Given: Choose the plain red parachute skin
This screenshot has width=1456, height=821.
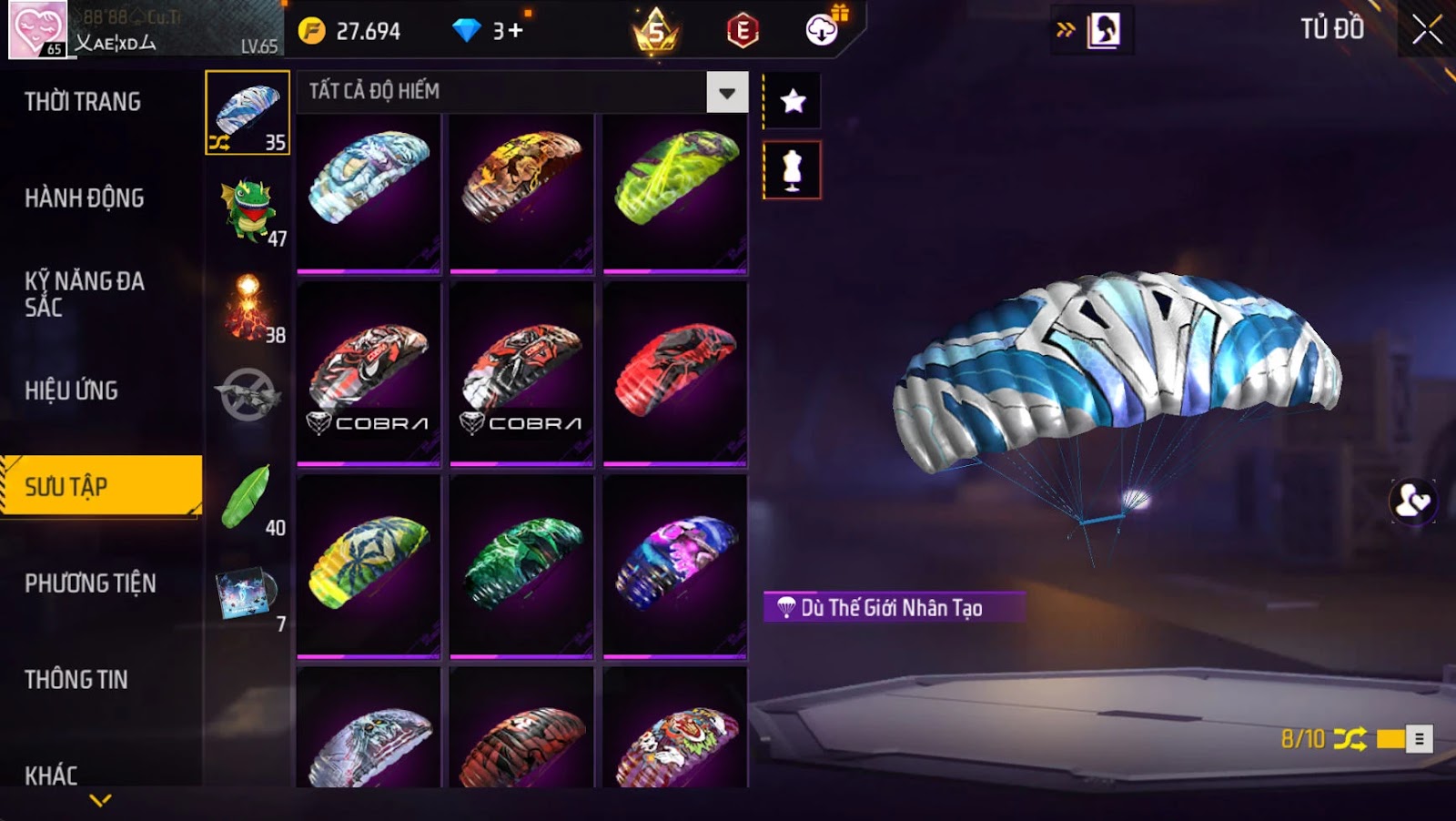Looking at the screenshot, I should point(675,373).
